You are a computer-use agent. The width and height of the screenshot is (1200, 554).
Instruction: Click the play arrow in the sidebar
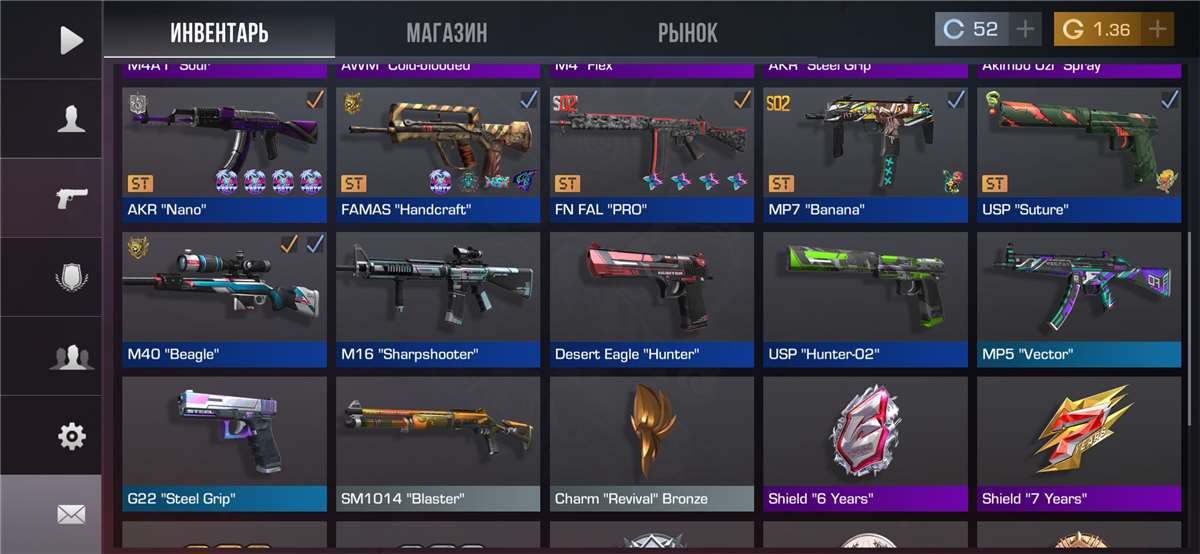point(71,40)
